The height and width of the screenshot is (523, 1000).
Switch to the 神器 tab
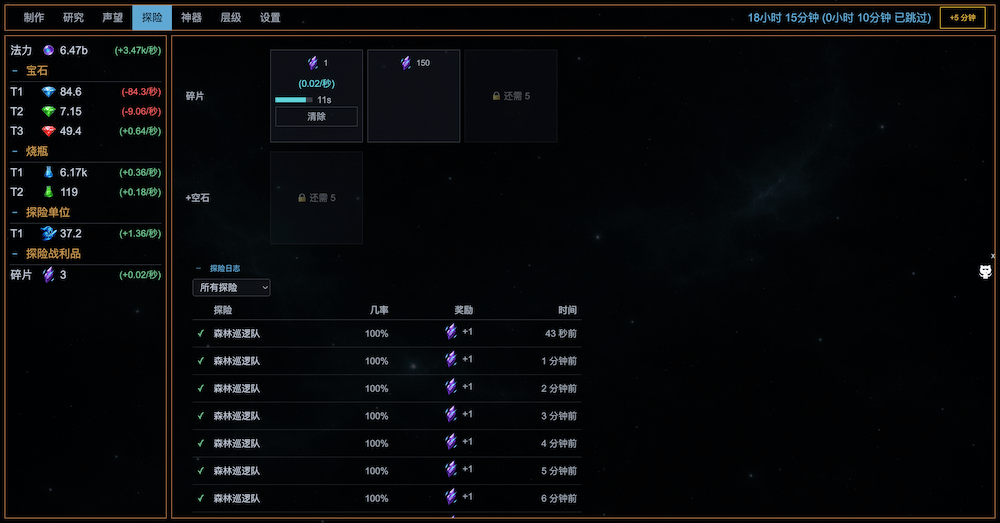(x=191, y=18)
